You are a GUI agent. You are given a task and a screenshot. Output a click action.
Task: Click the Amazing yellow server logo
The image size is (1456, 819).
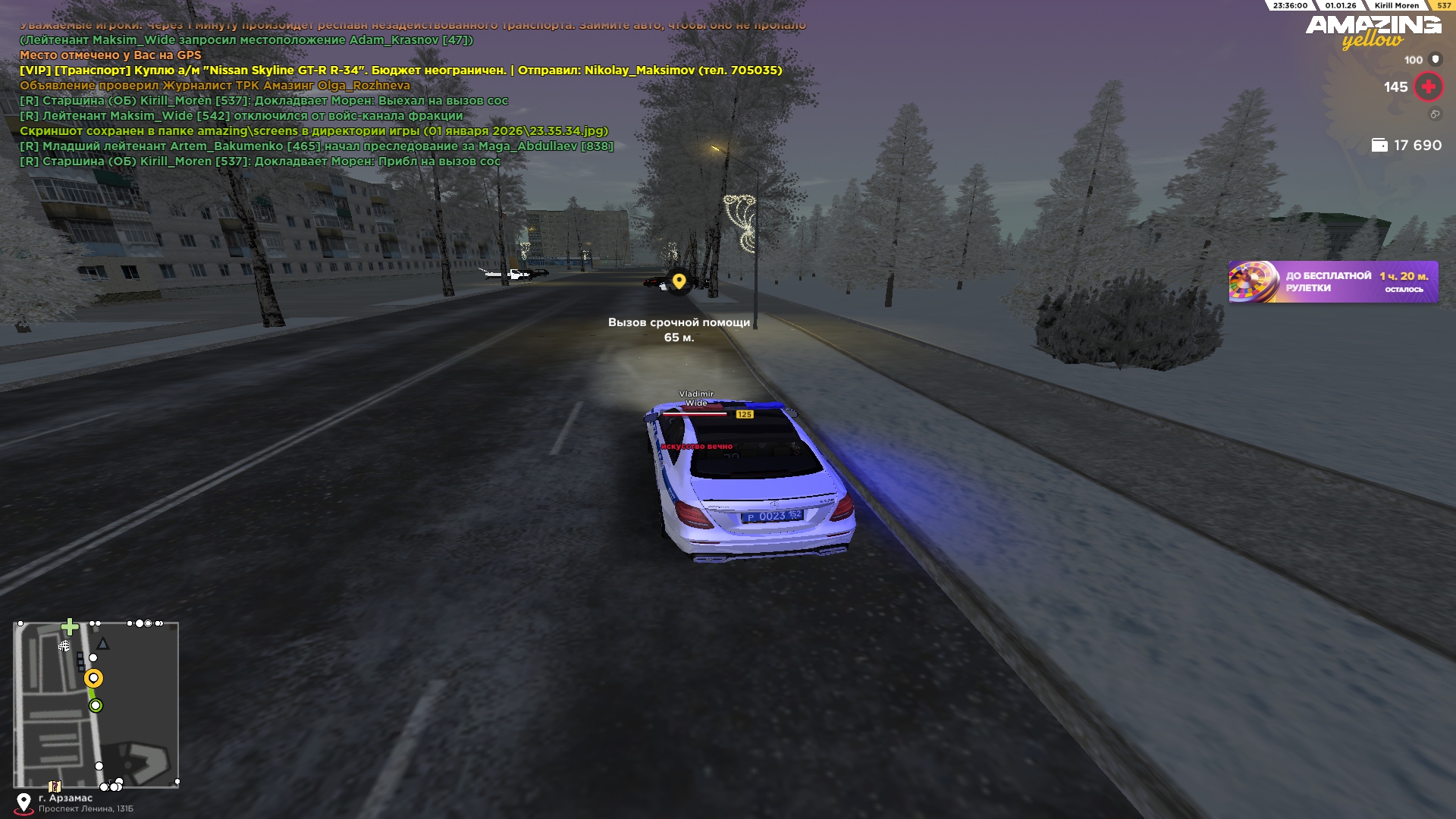click(1373, 32)
